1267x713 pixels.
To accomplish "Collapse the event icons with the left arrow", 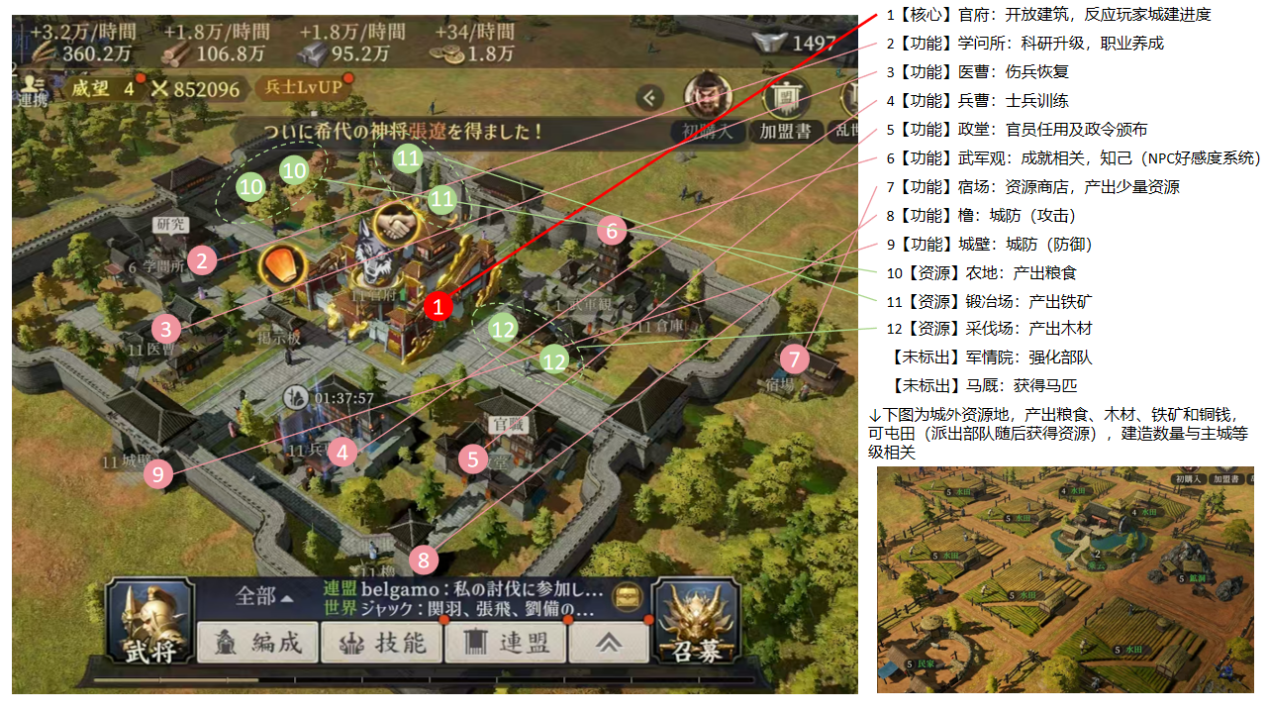I will click(651, 97).
